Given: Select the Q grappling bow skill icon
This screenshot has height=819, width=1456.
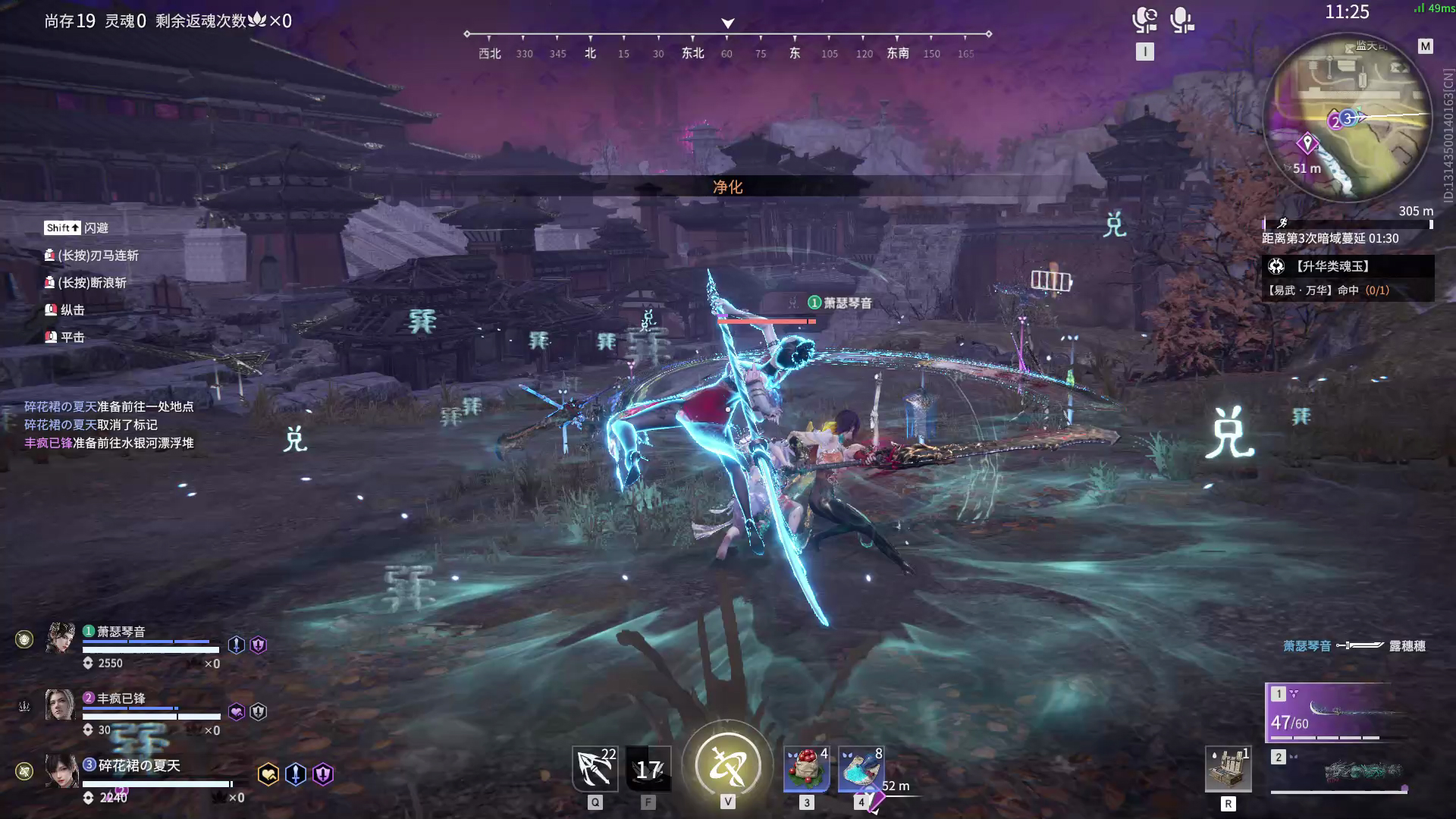Looking at the screenshot, I should point(595,768).
